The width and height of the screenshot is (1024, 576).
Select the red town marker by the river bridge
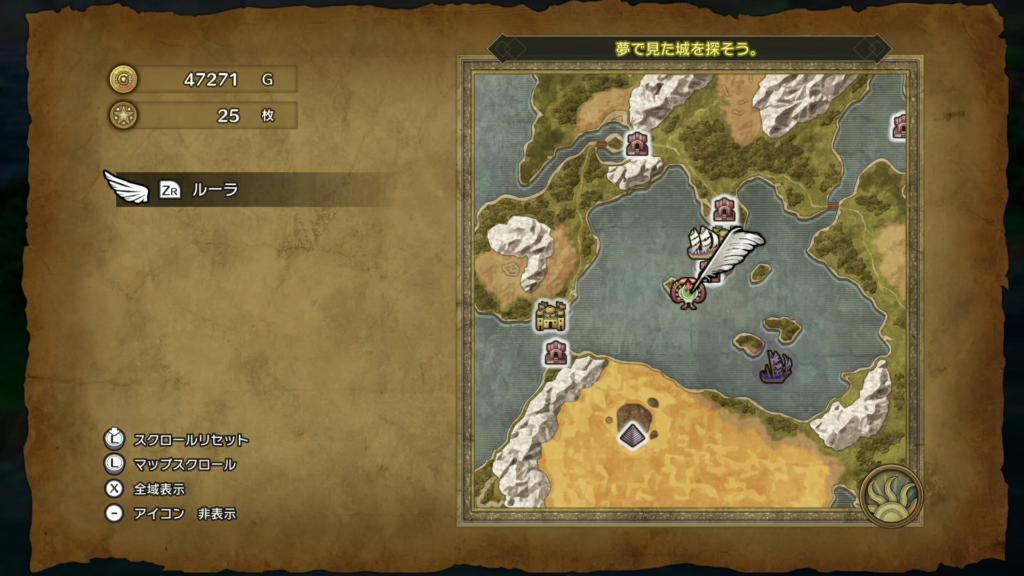637,144
